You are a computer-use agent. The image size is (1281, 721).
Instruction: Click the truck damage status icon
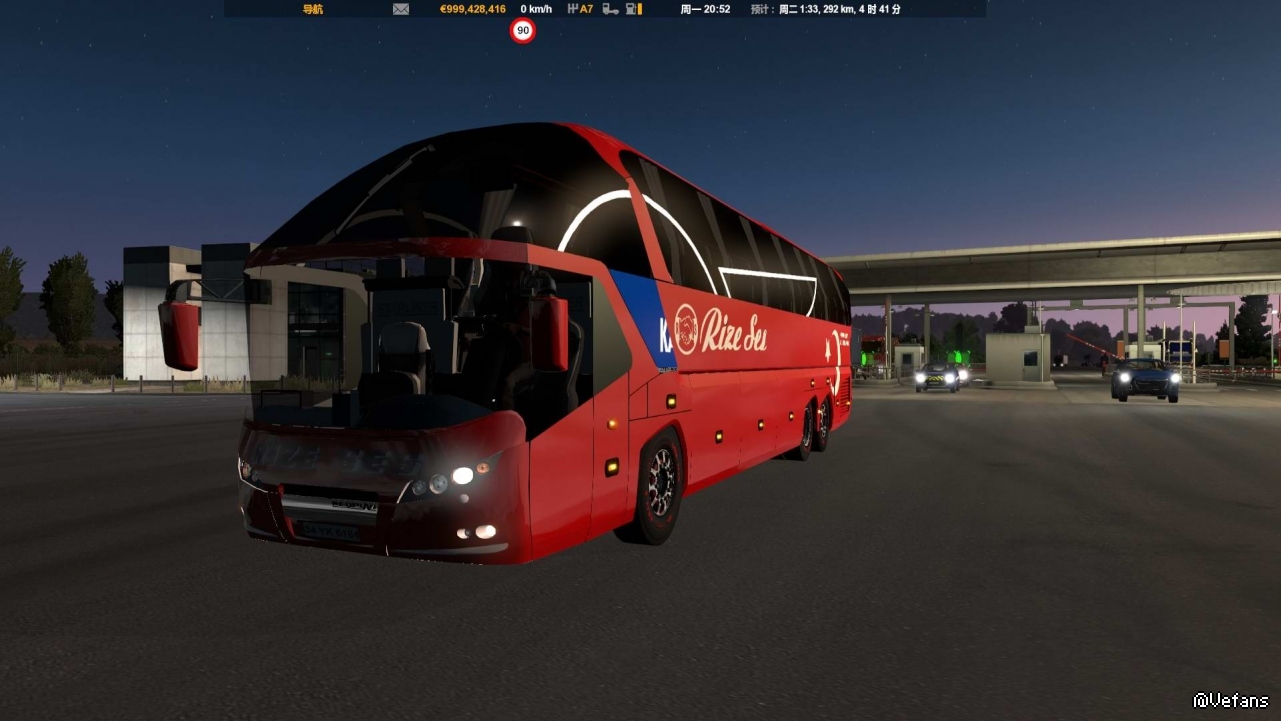coord(610,9)
